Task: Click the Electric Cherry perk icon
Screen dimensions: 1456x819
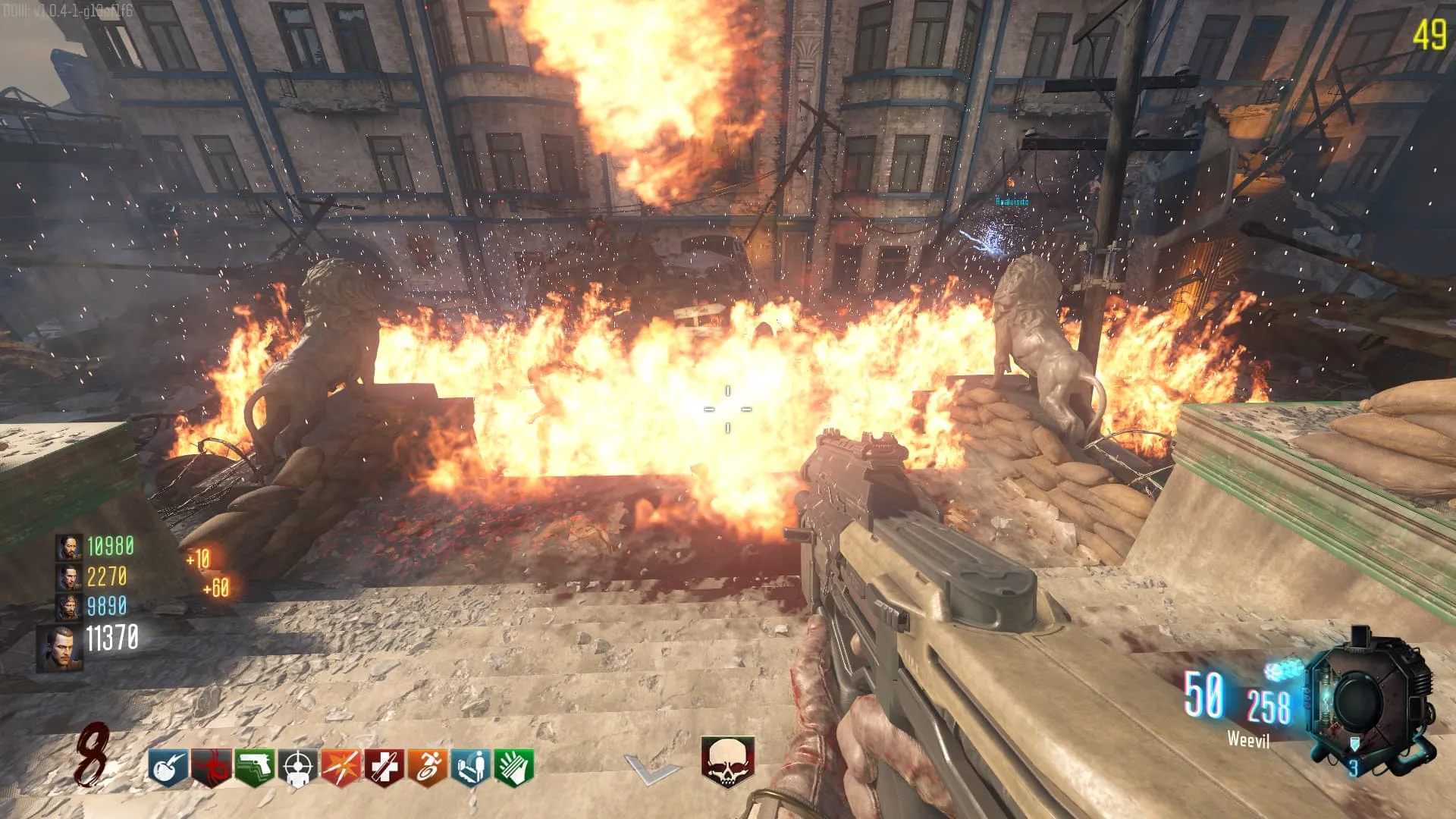Action: pyautogui.click(x=168, y=767)
